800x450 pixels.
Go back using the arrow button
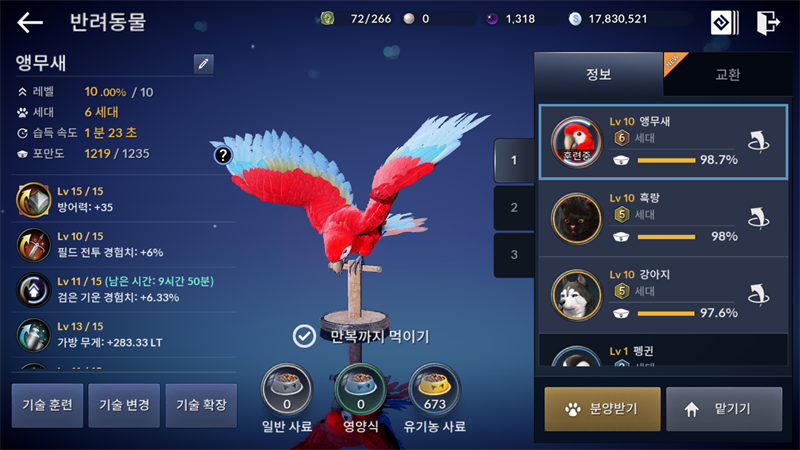[30, 22]
